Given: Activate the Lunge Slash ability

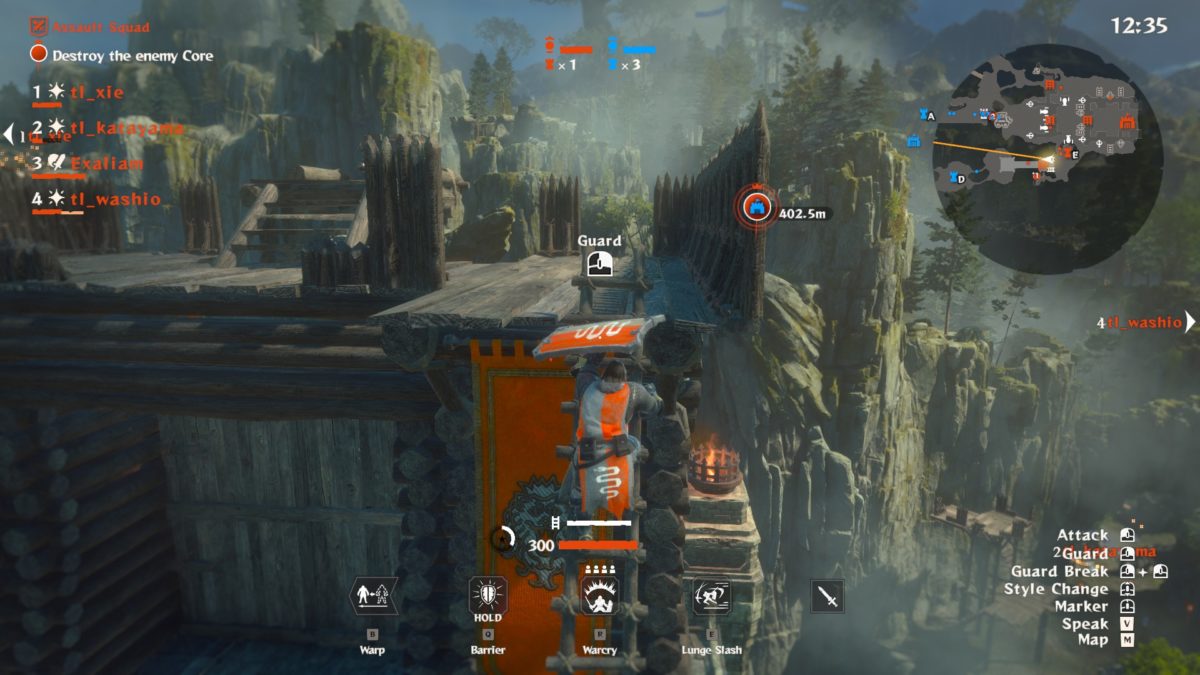Looking at the screenshot, I should 712,597.
